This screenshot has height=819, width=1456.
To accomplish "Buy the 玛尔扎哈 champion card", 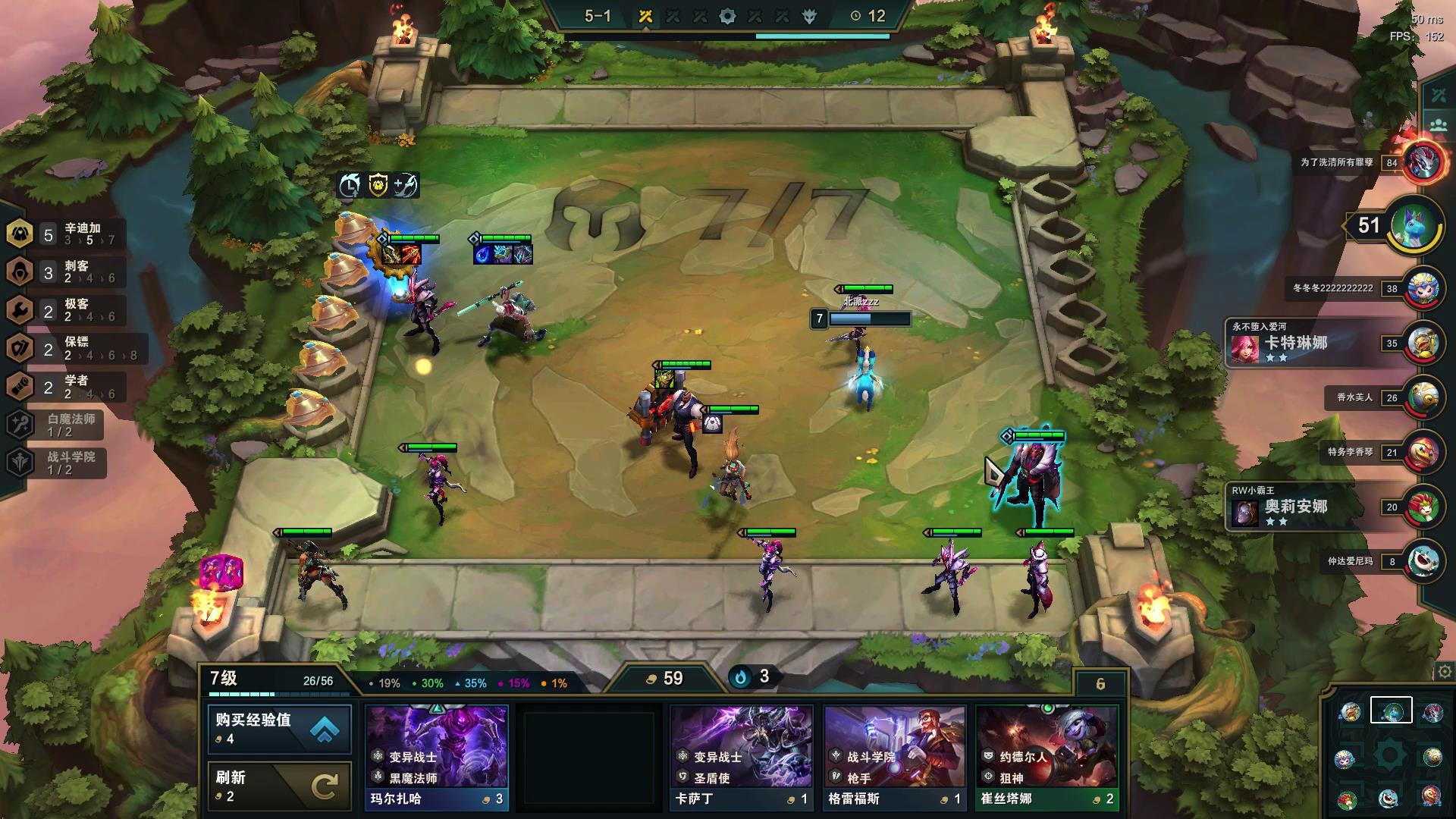I will pos(437,756).
